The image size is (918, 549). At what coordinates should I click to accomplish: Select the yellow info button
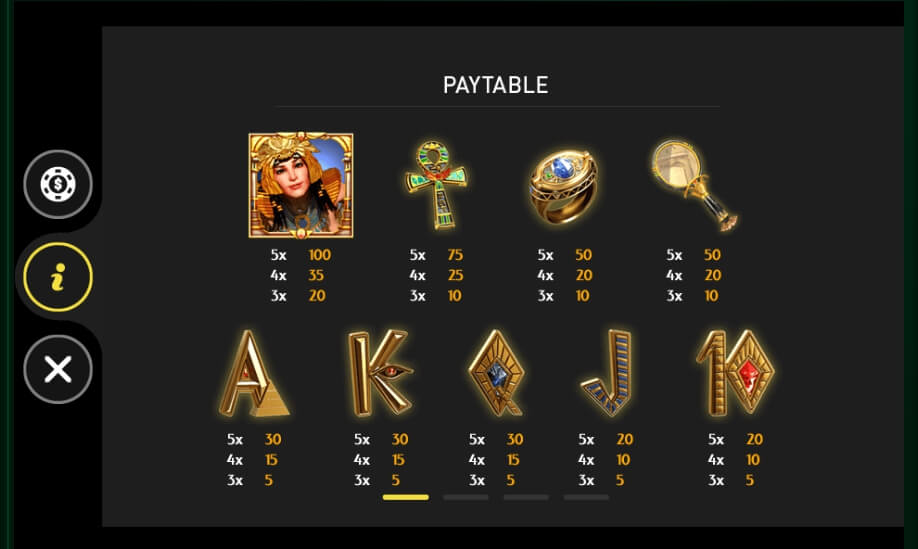pos(58,277)
